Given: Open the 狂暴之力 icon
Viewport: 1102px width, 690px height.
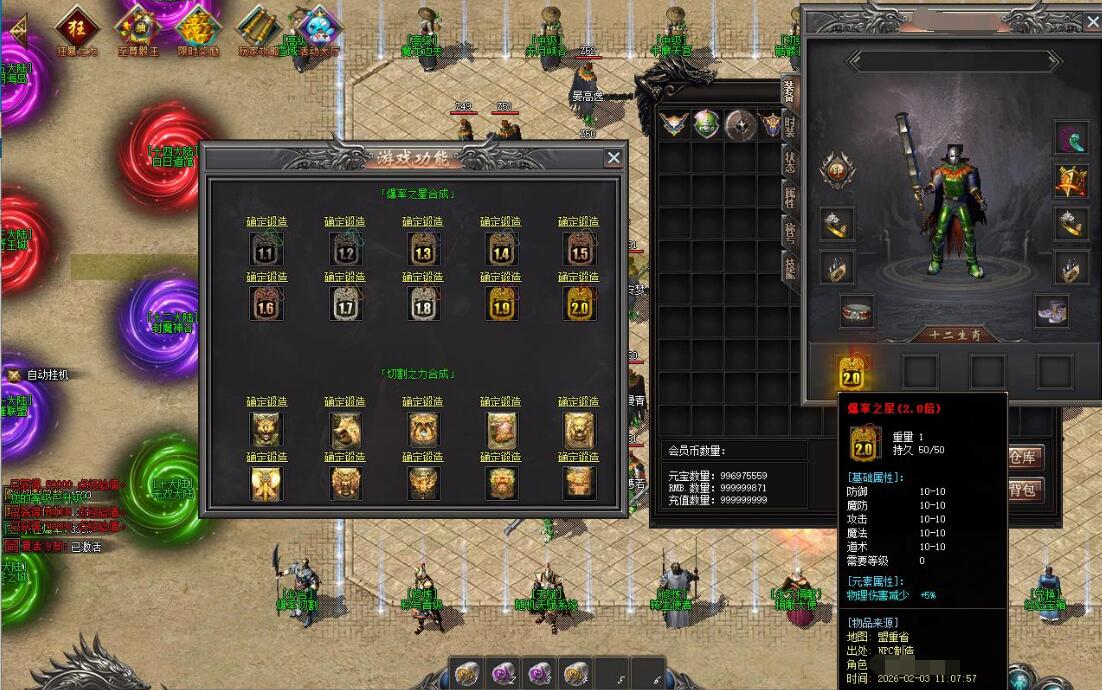Looking at the screenshot, I should point(74,25).
